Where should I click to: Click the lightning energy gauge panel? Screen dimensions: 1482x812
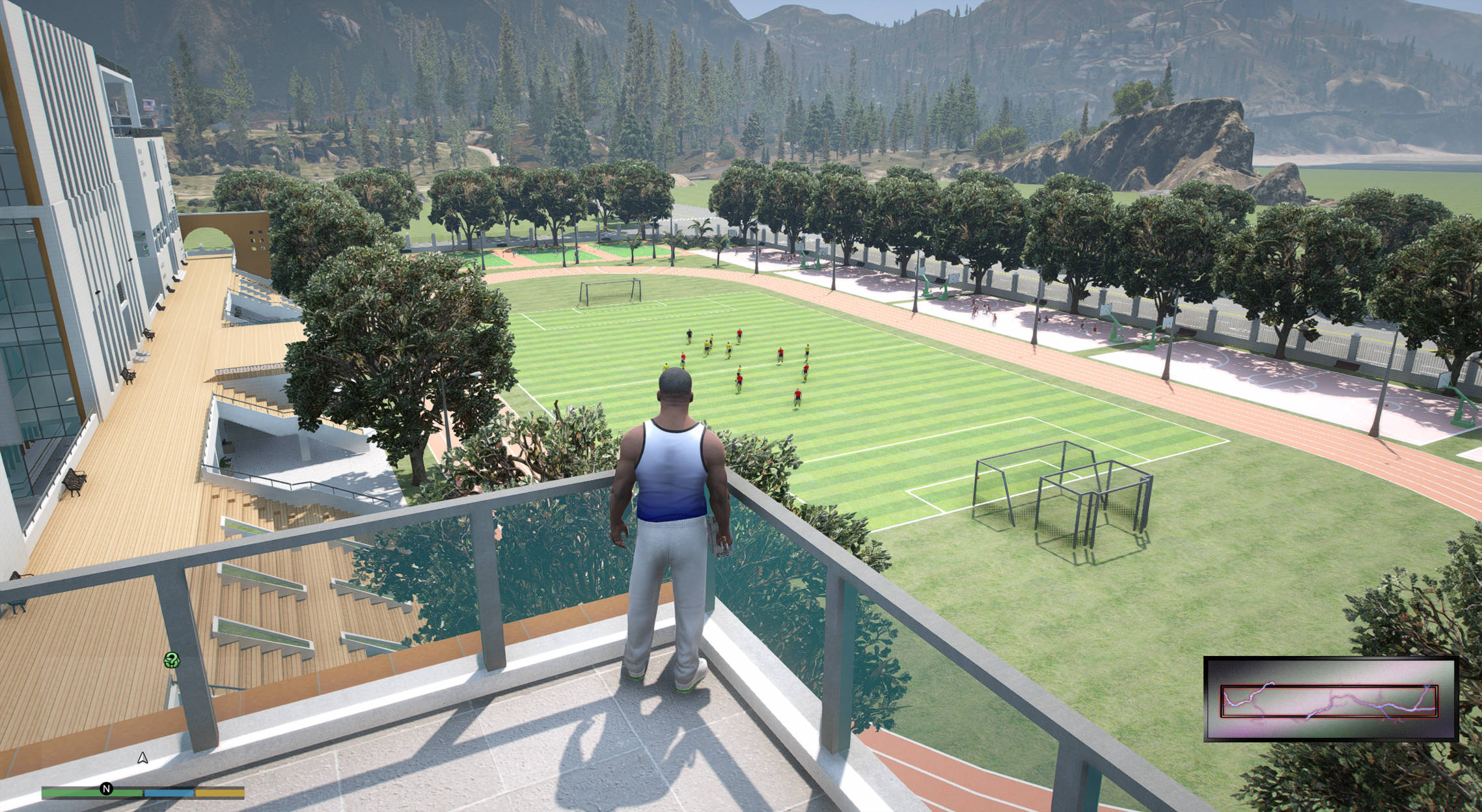(1330, 699)
